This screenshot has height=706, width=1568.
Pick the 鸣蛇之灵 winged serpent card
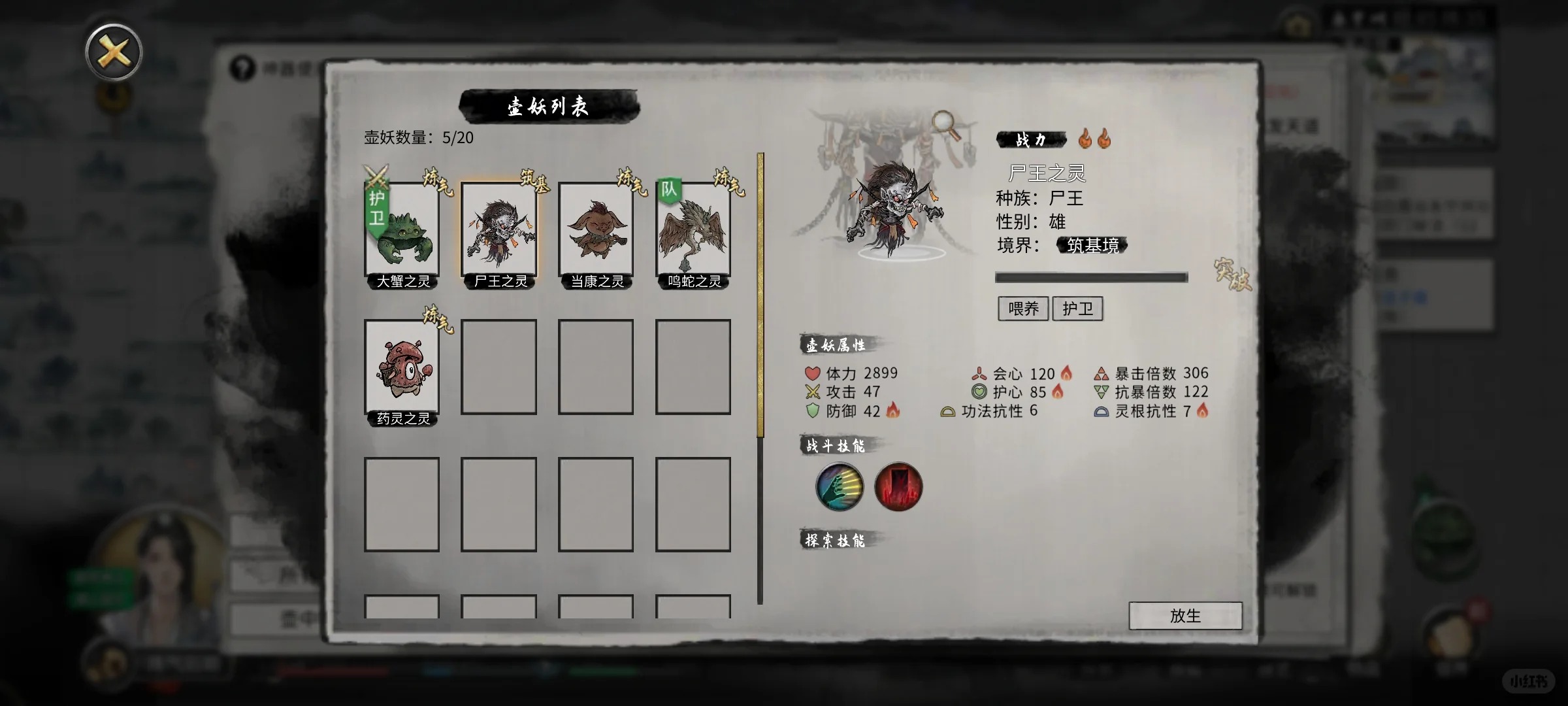[693, 232]
